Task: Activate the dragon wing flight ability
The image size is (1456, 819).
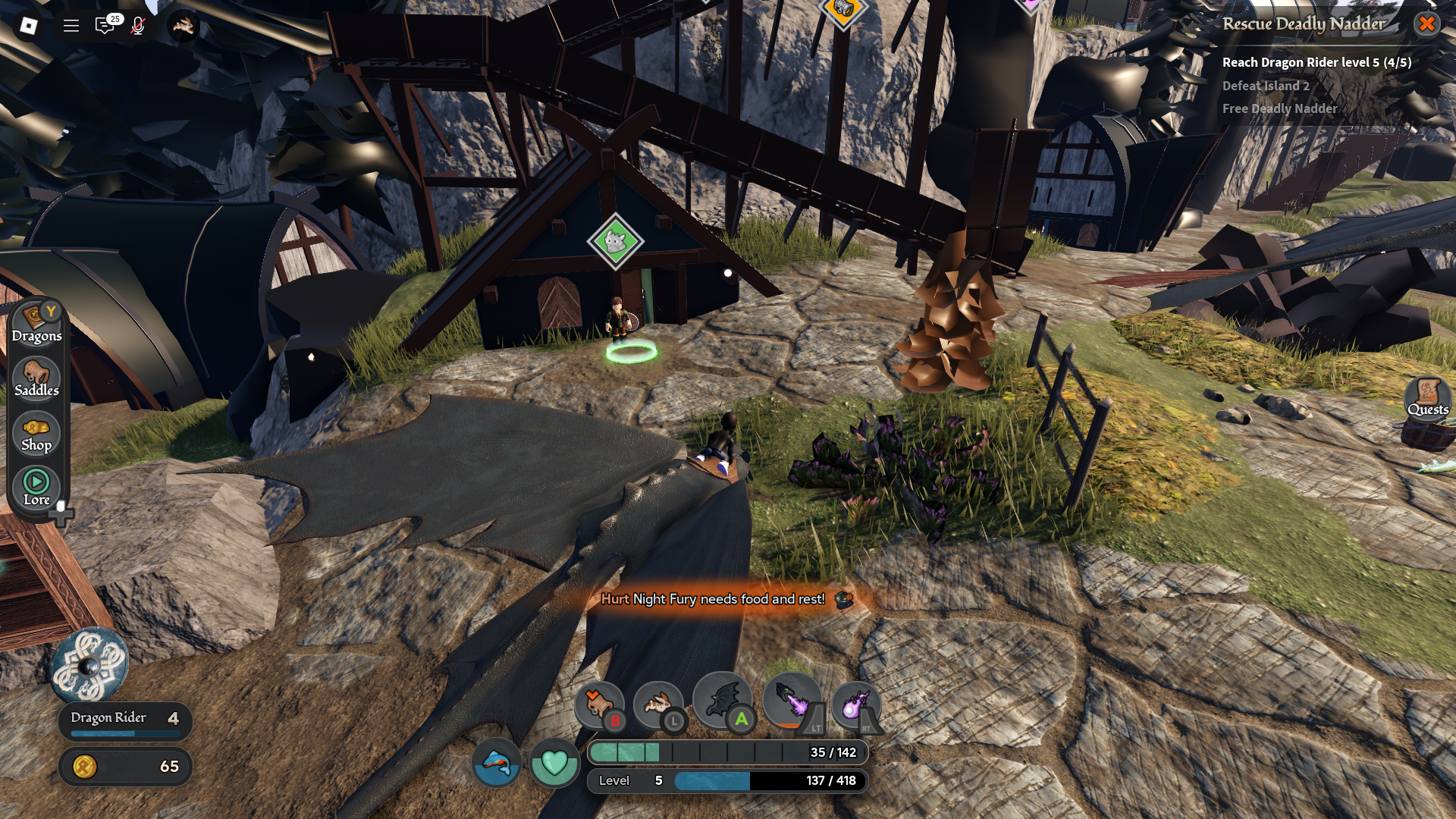Action: pos(723,700)
